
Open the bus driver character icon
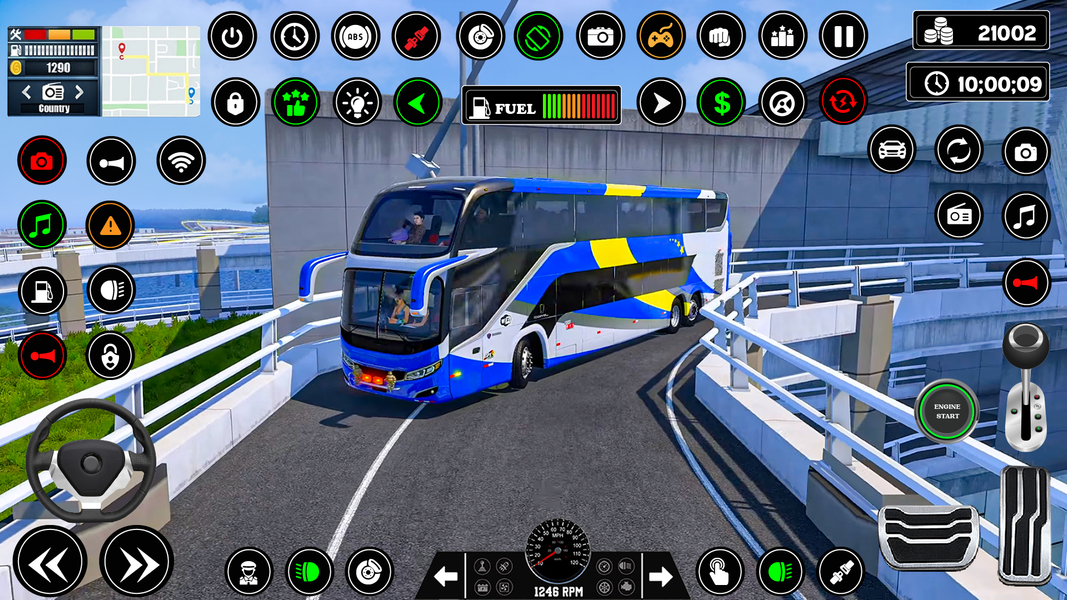pos(249,572)
